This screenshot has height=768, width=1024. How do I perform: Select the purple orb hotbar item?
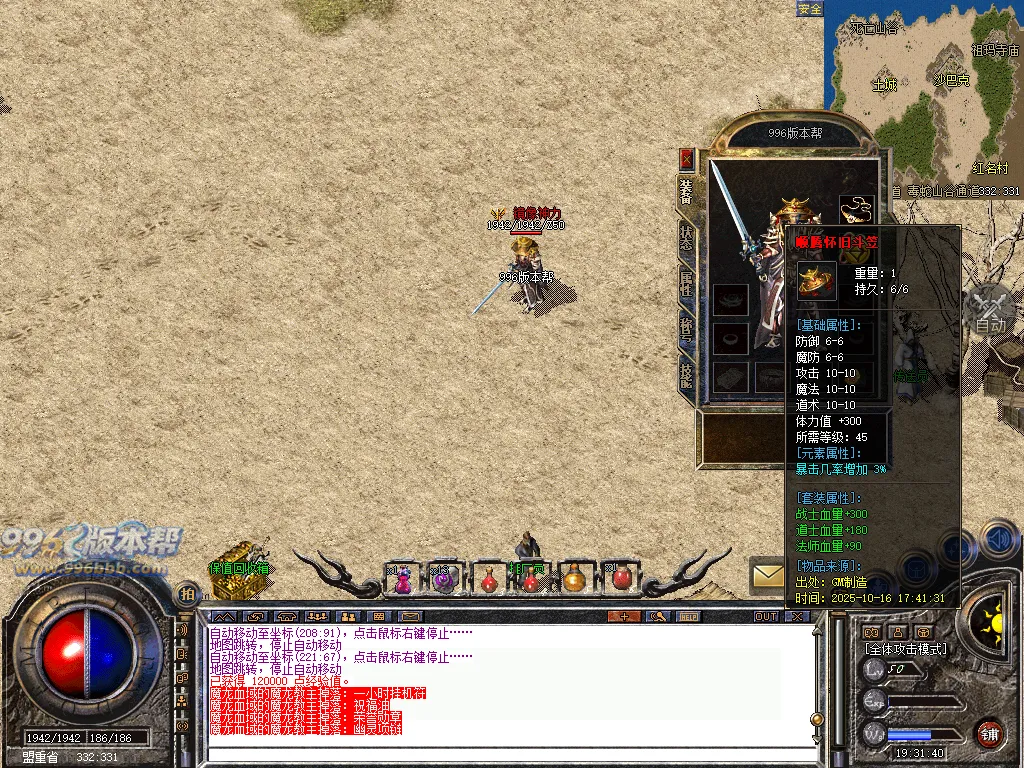click(445, 580)
